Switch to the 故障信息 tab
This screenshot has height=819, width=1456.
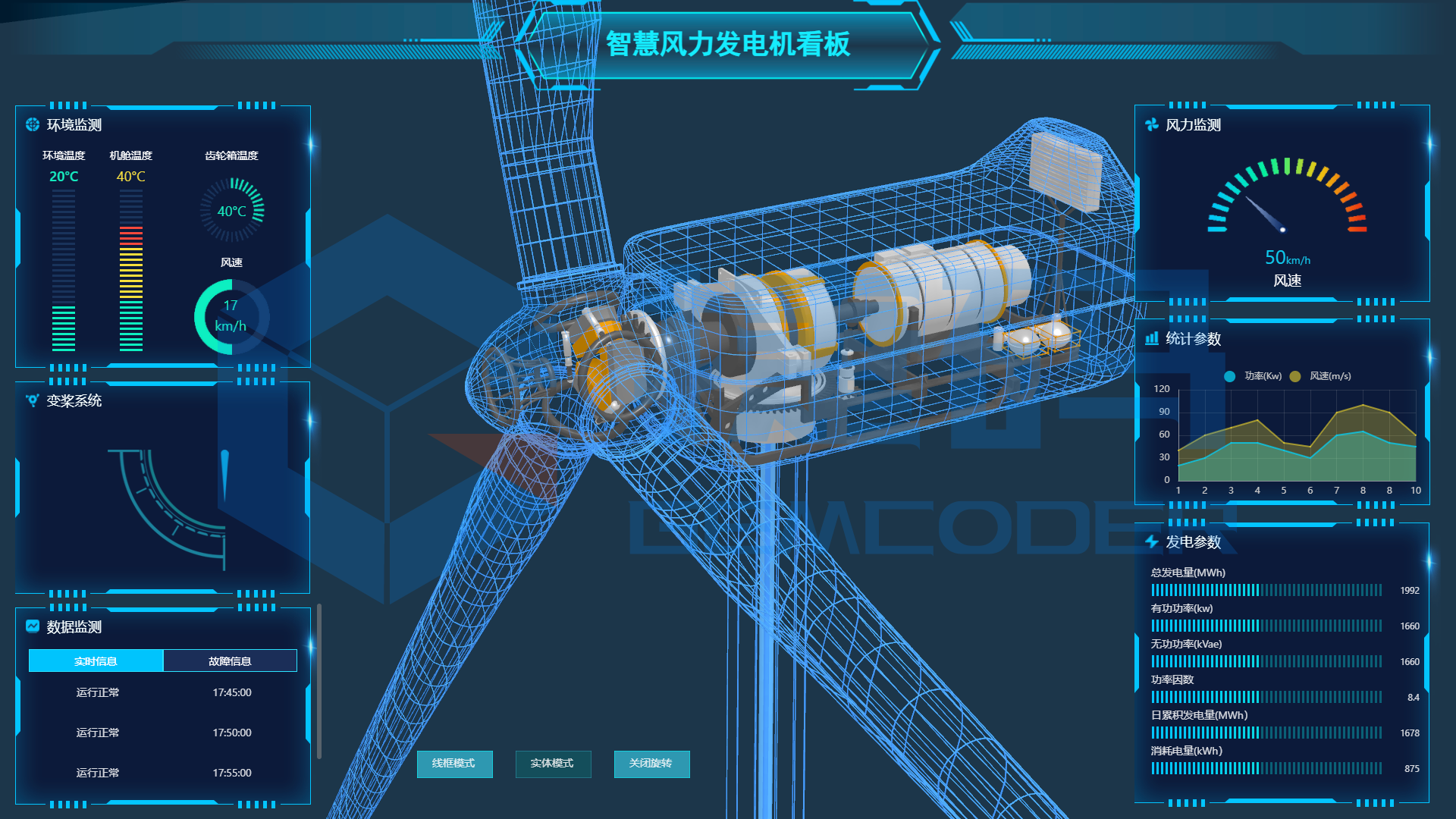(x=230, y=661)
